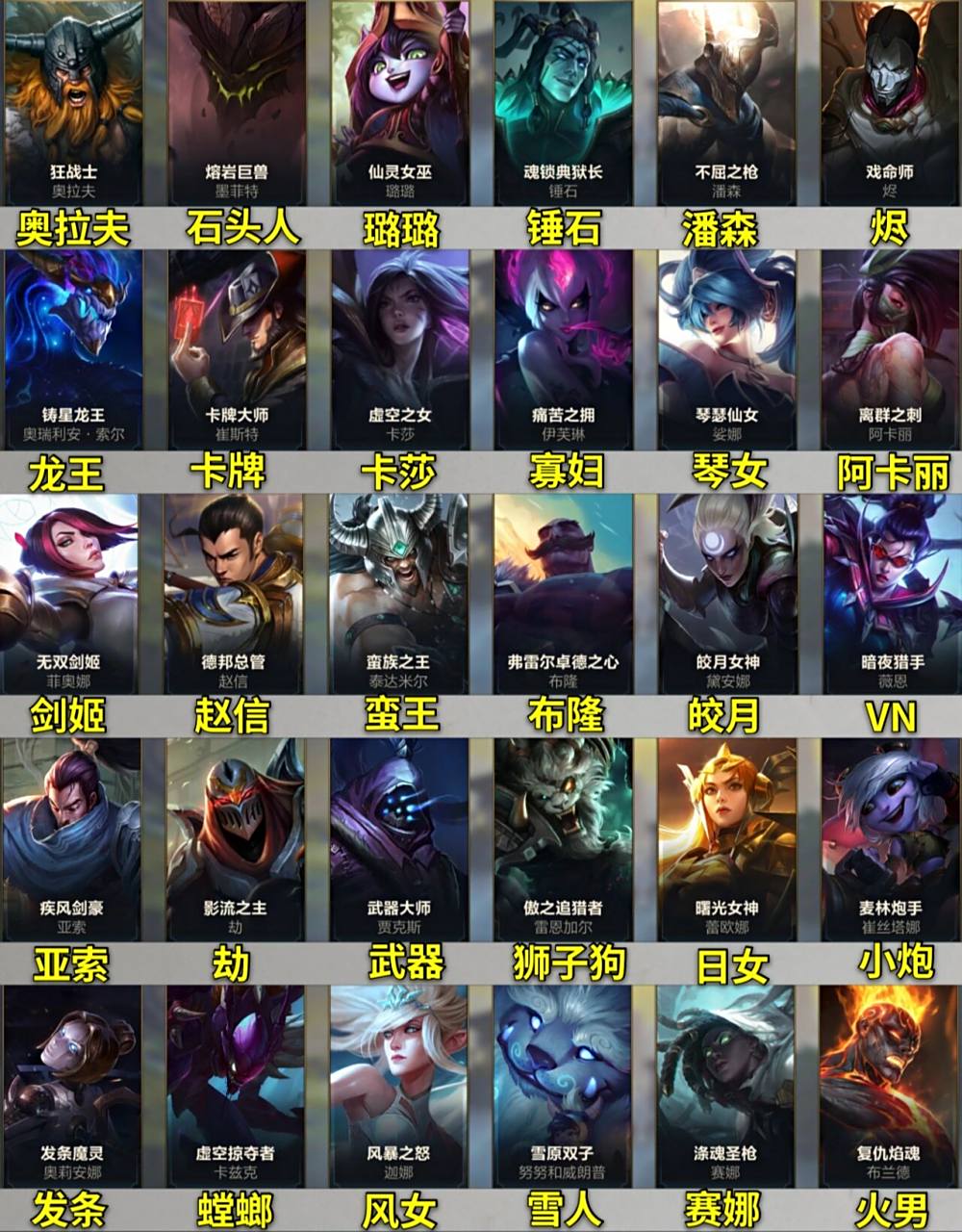Choose the Twisted Fate card labeled 卡牌
The width and height of the screenshot is (962, 1232).
coord(237,348)
